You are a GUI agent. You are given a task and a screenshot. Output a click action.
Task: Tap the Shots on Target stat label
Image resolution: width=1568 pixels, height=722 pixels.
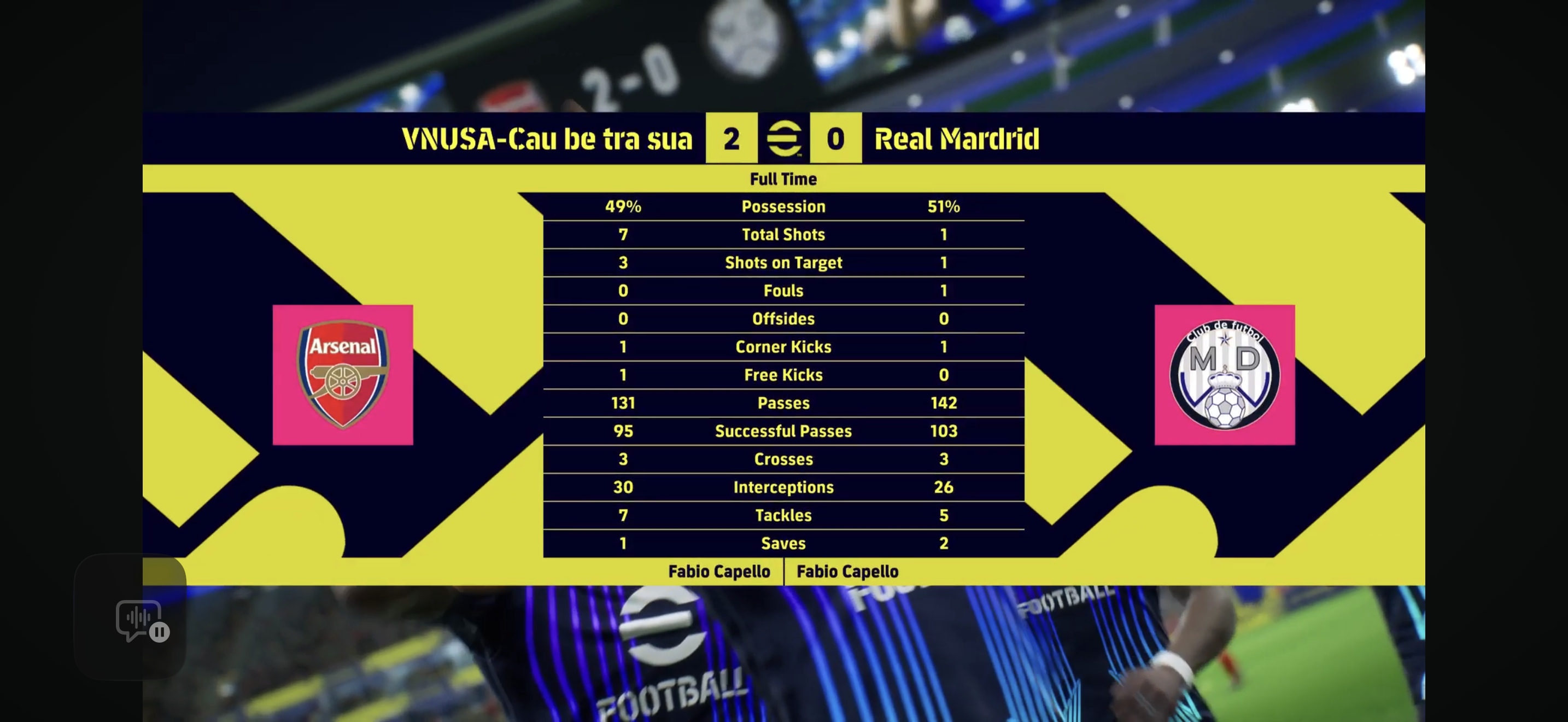[x=783, y=263]
